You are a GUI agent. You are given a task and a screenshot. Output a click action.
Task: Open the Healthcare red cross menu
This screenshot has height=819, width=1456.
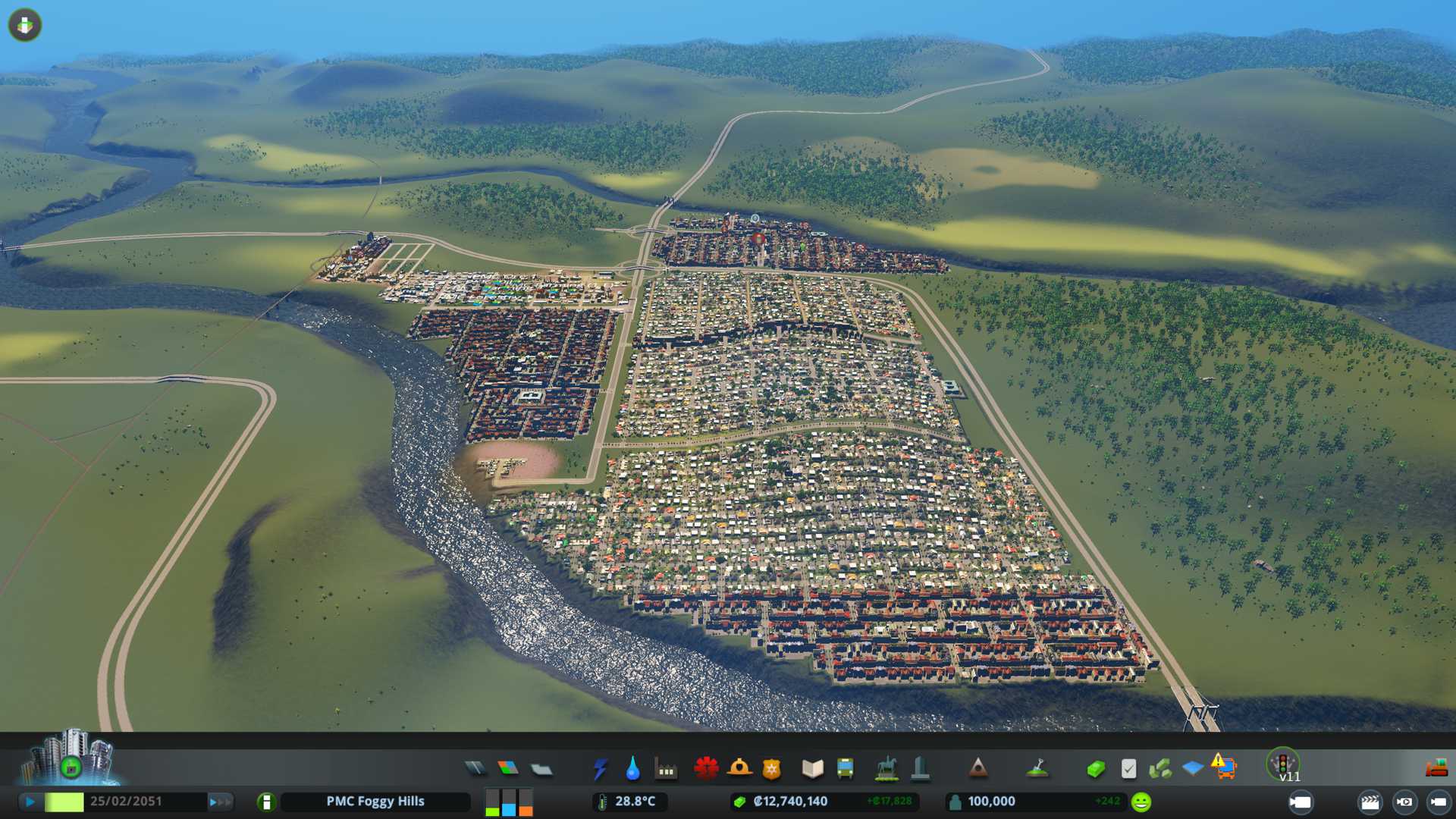tap(706, 769)
